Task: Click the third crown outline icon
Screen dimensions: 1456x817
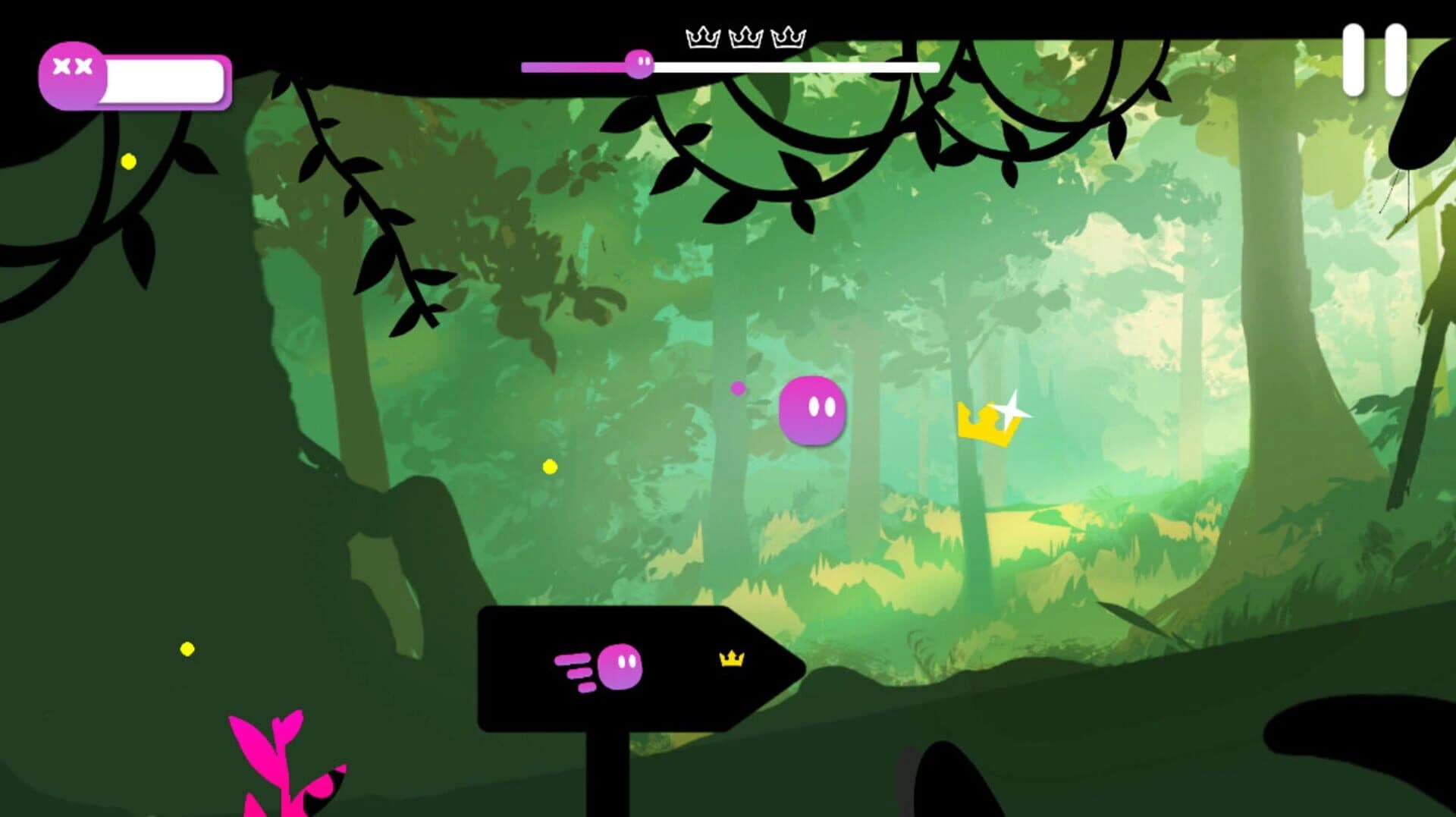Action: tap(789, 35)
